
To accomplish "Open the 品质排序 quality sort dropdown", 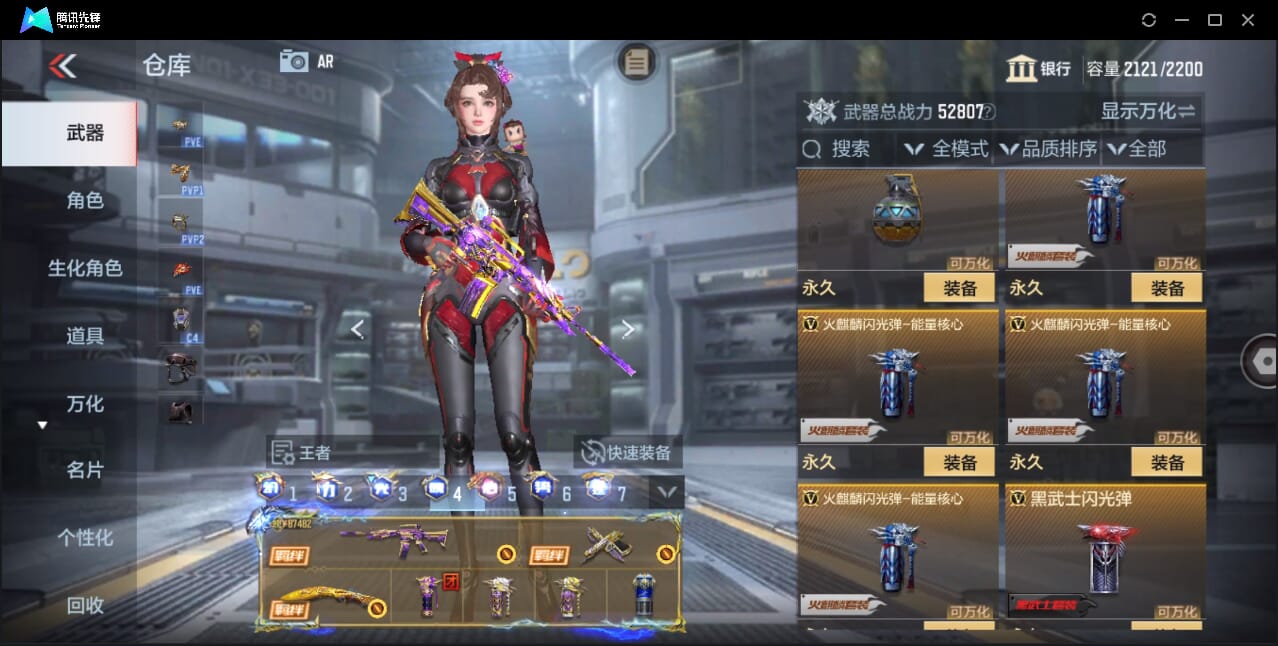I will 1048,149.
